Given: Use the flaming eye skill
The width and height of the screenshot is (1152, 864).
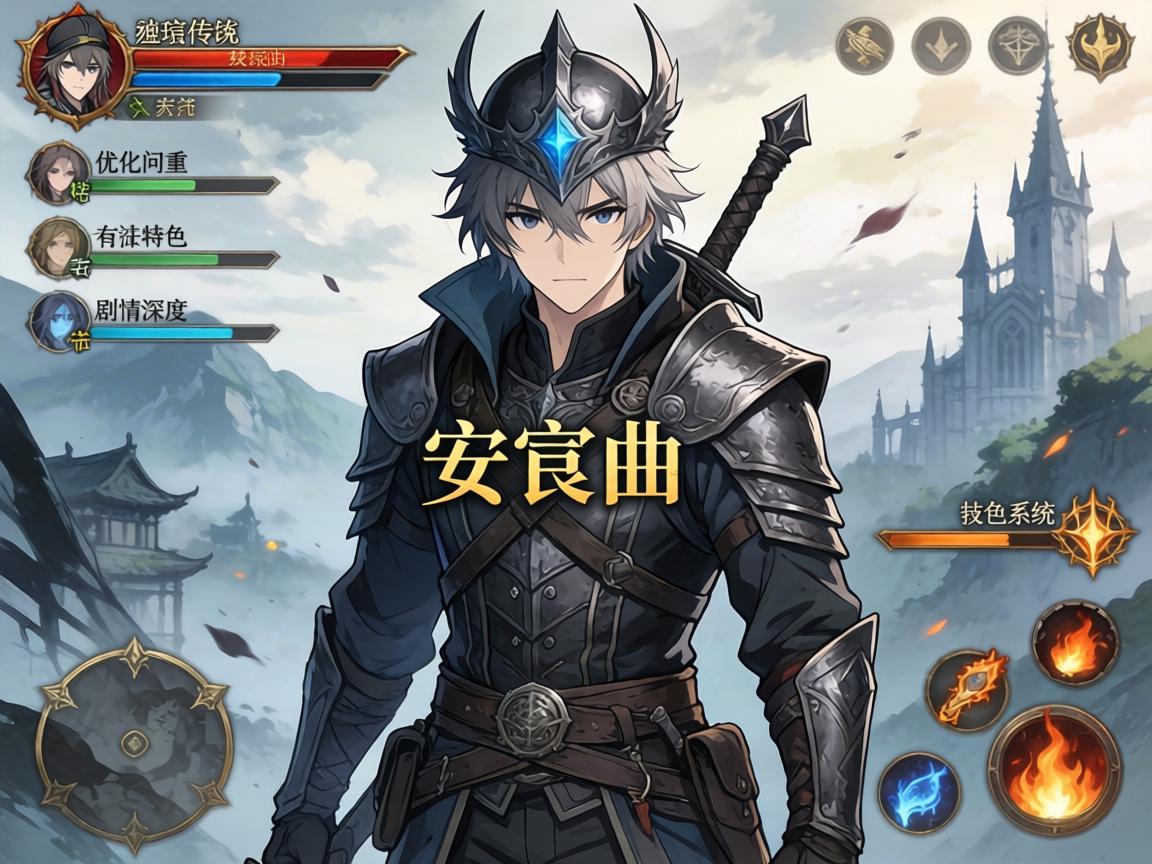Looking at the screenshot, I should pos(967,689).
